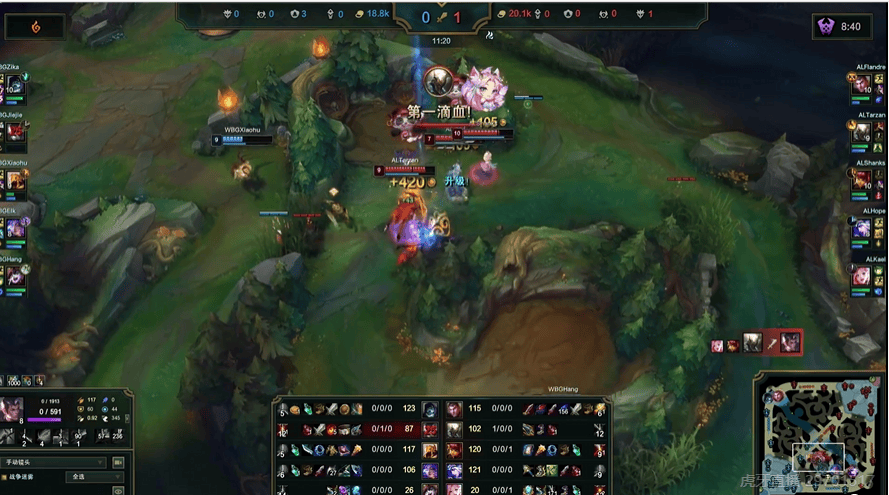Select the top player portrait in the left team list
This screenshot has height=495, width=889.
pos(16,86)
